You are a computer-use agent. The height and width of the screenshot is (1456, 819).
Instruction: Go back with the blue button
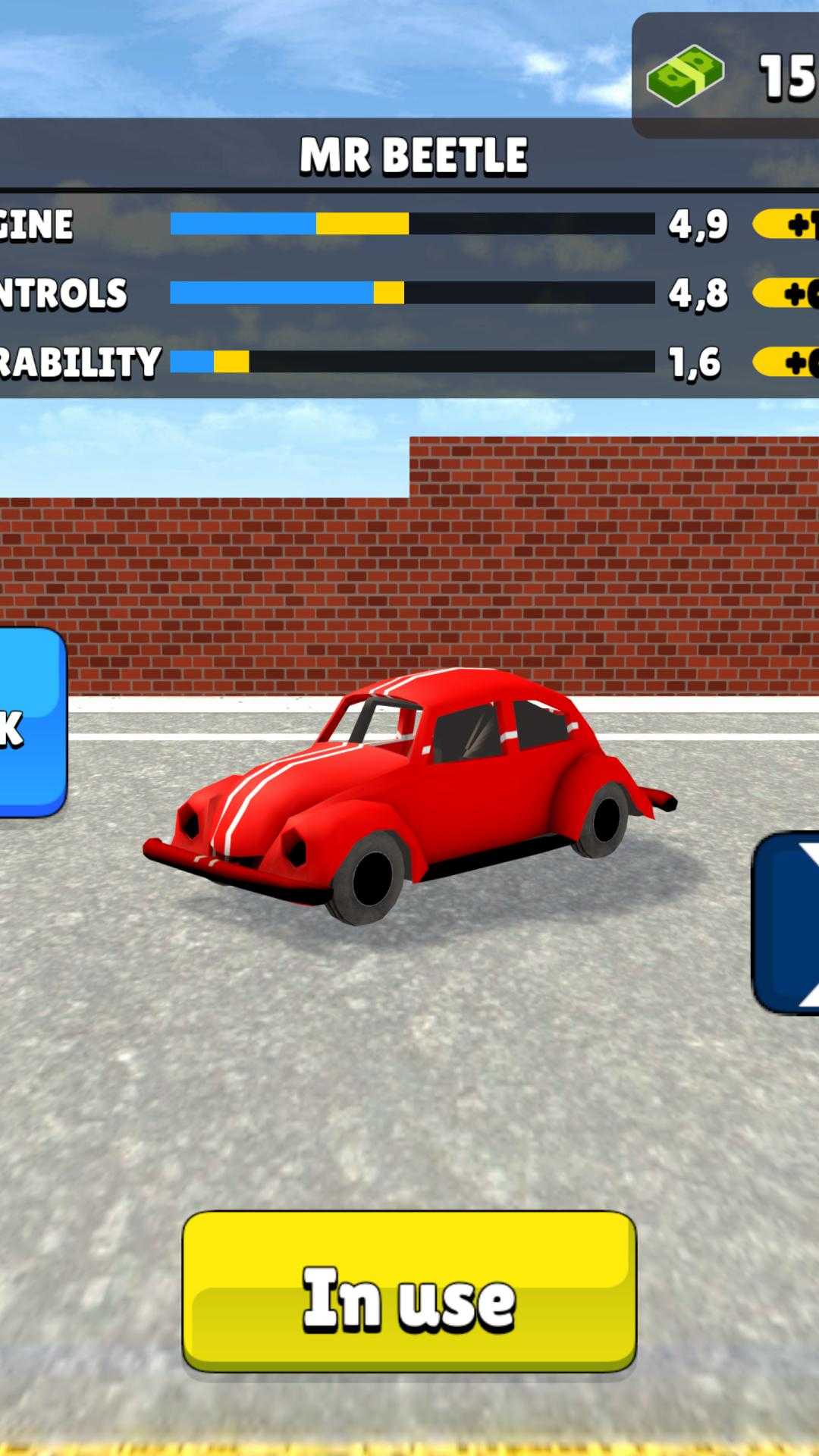pos(30,722)
